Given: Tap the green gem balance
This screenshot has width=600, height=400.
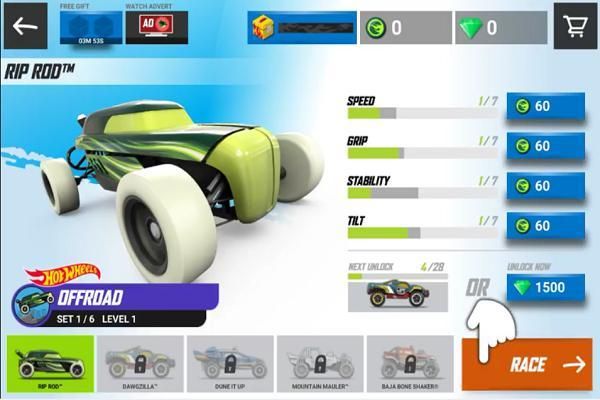Looking at the screenshot, I should 501,28.
